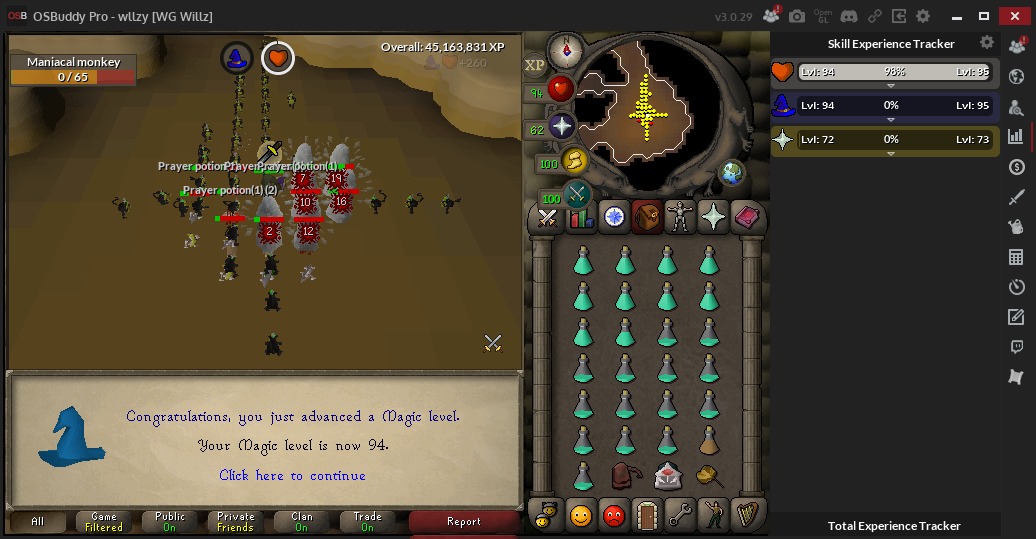Open the Music Player harp tab
1036x539 pixels.
(x=746, y=515)
